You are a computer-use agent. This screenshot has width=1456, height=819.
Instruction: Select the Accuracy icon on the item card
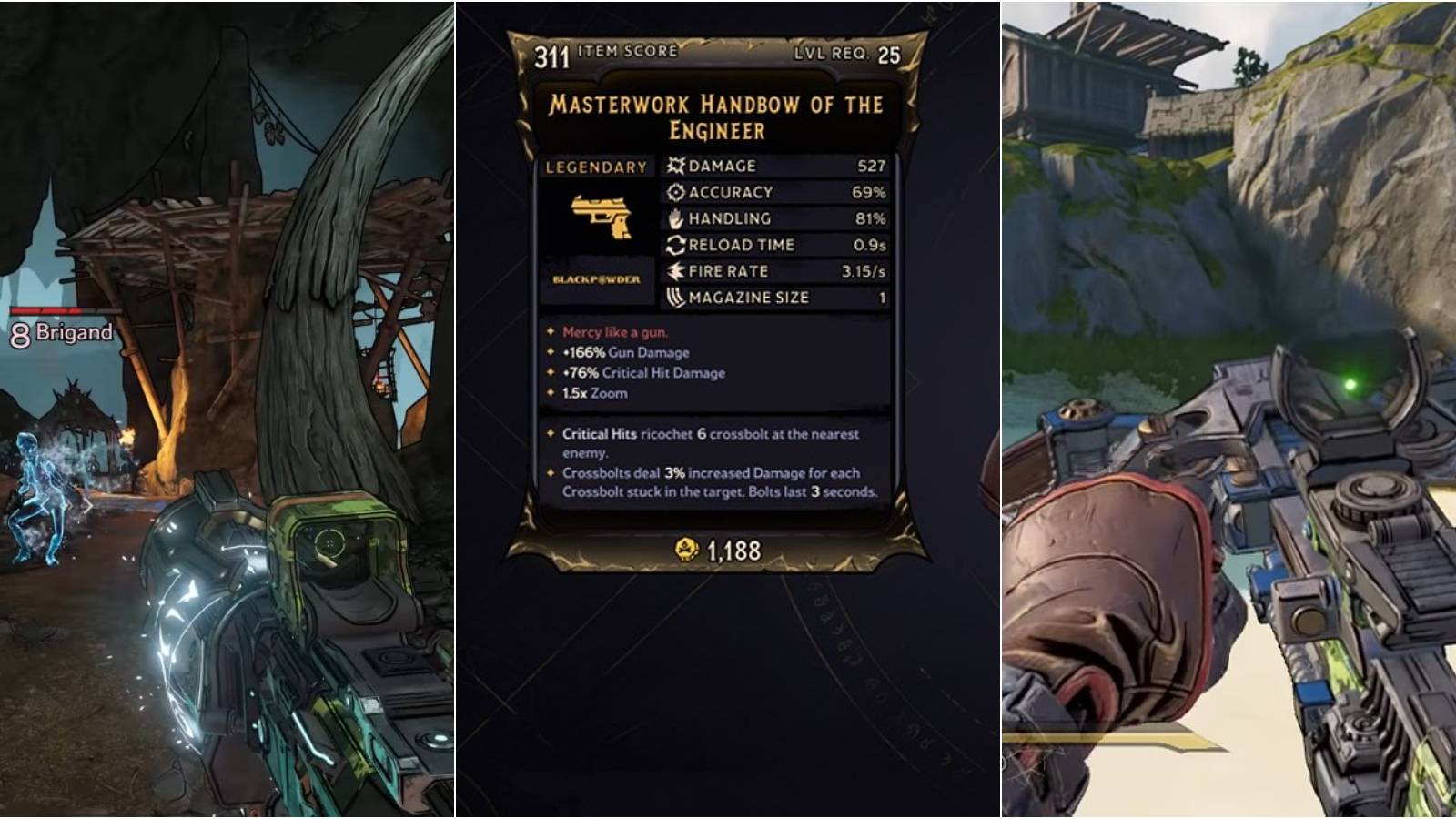click(x=674, y=192)
